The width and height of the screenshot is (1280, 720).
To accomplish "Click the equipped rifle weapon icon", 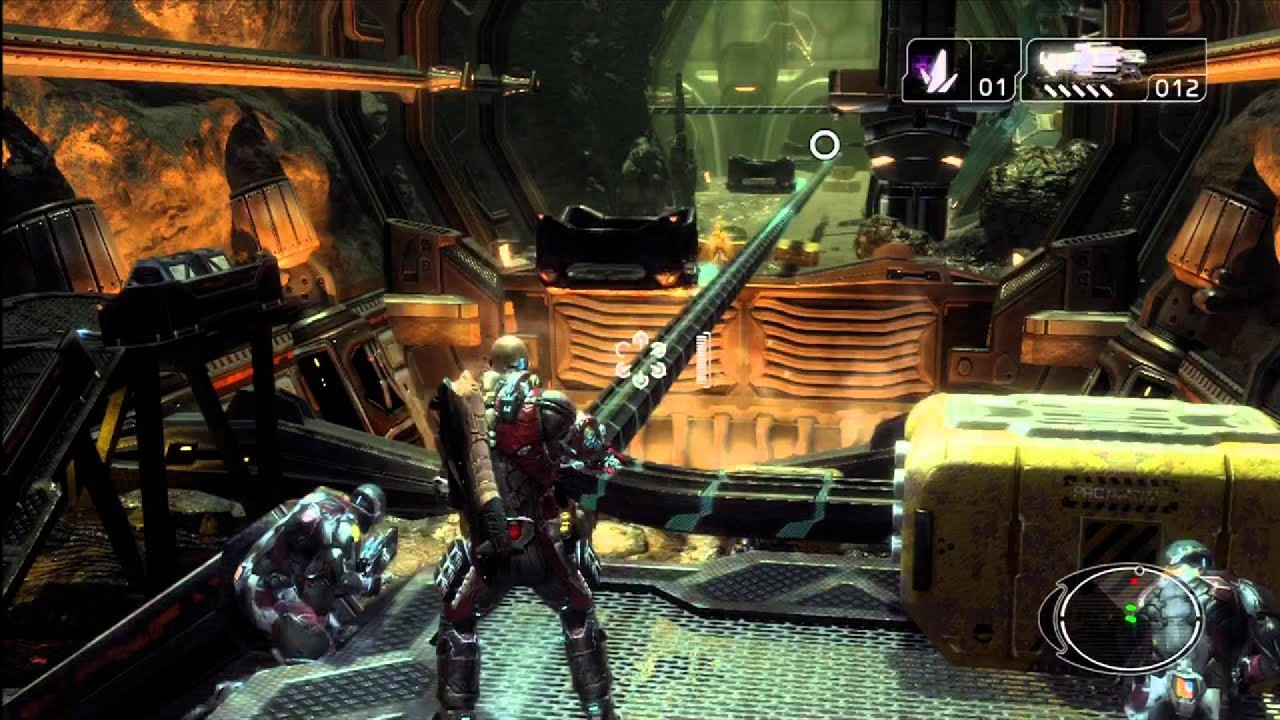I will (x=1090, y=65).
